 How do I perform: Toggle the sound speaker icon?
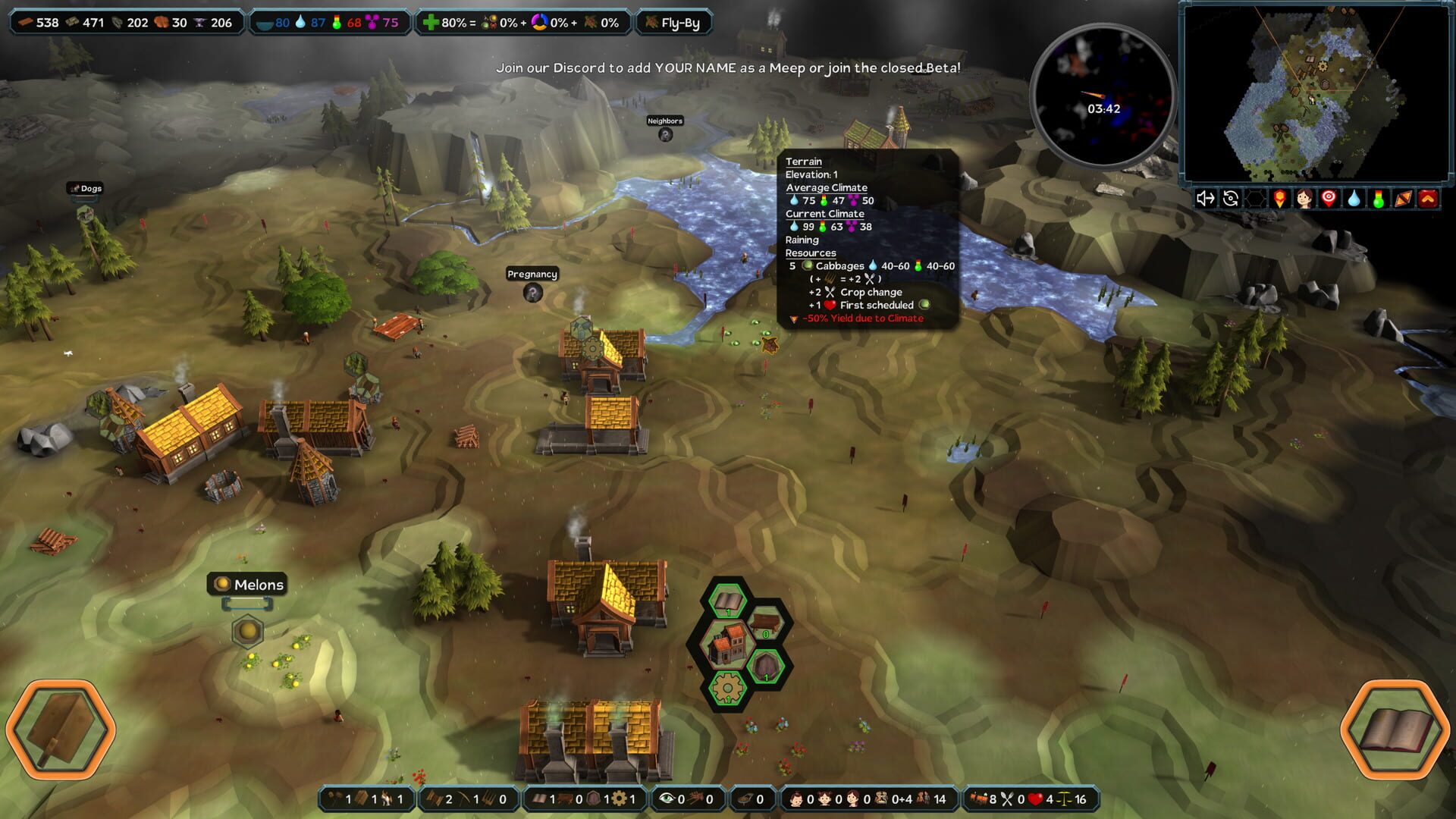point(1205,199)
